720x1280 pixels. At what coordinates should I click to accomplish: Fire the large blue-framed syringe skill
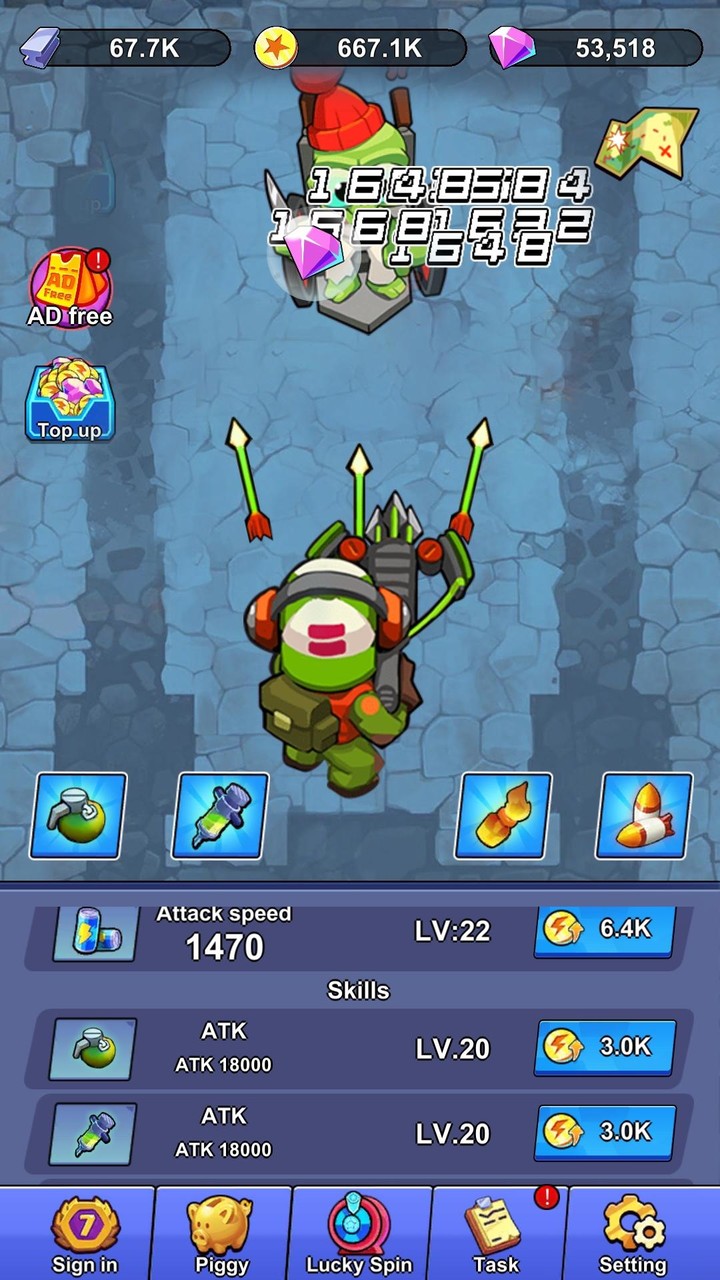[x=220, y=816]
